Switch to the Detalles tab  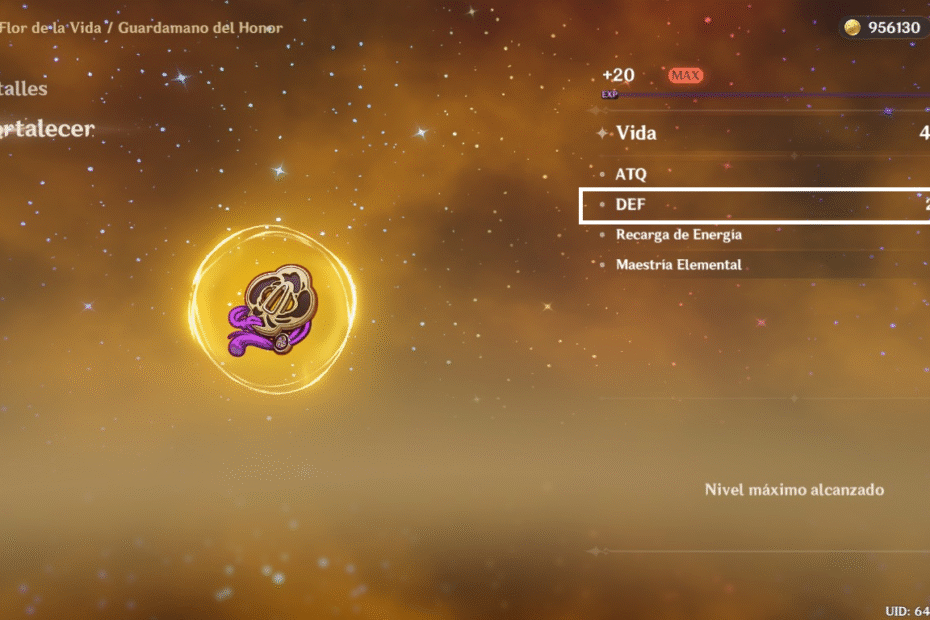point(24,89)
